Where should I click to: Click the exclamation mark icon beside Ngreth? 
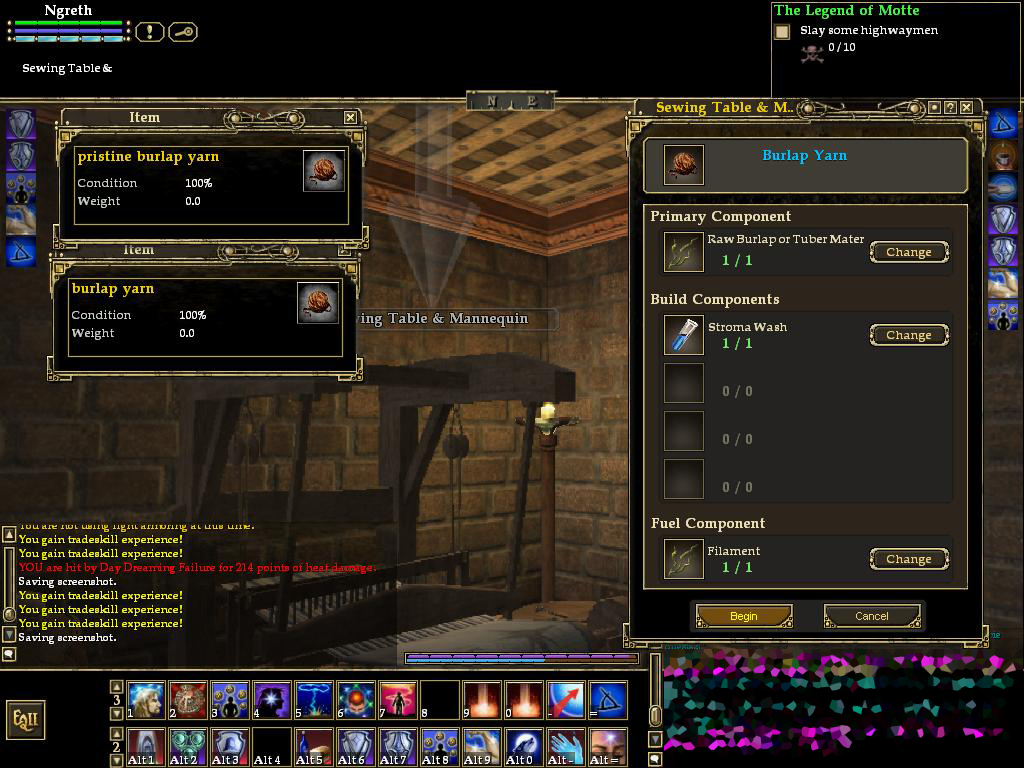pyautogui.click(x=149, y=32)
